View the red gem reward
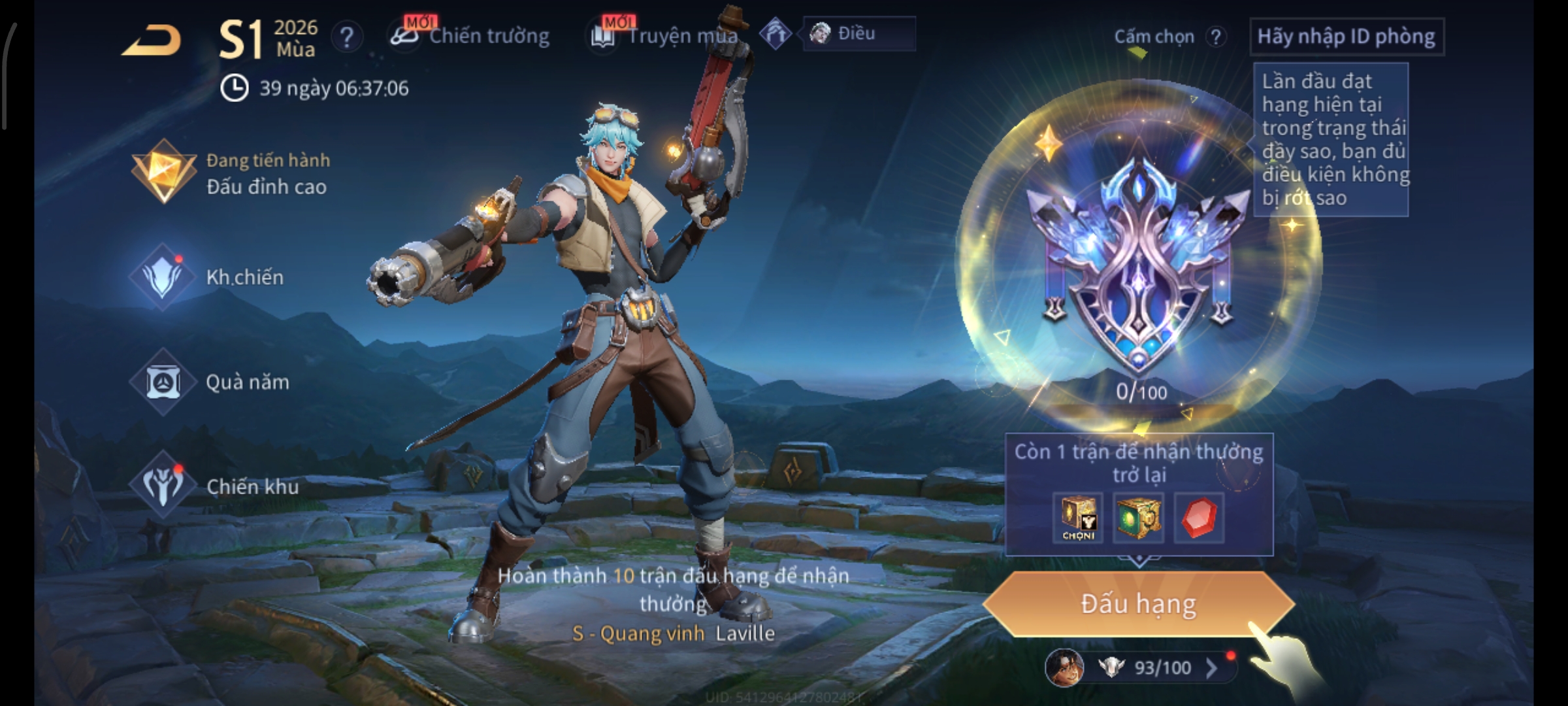 coord(1198,518)
